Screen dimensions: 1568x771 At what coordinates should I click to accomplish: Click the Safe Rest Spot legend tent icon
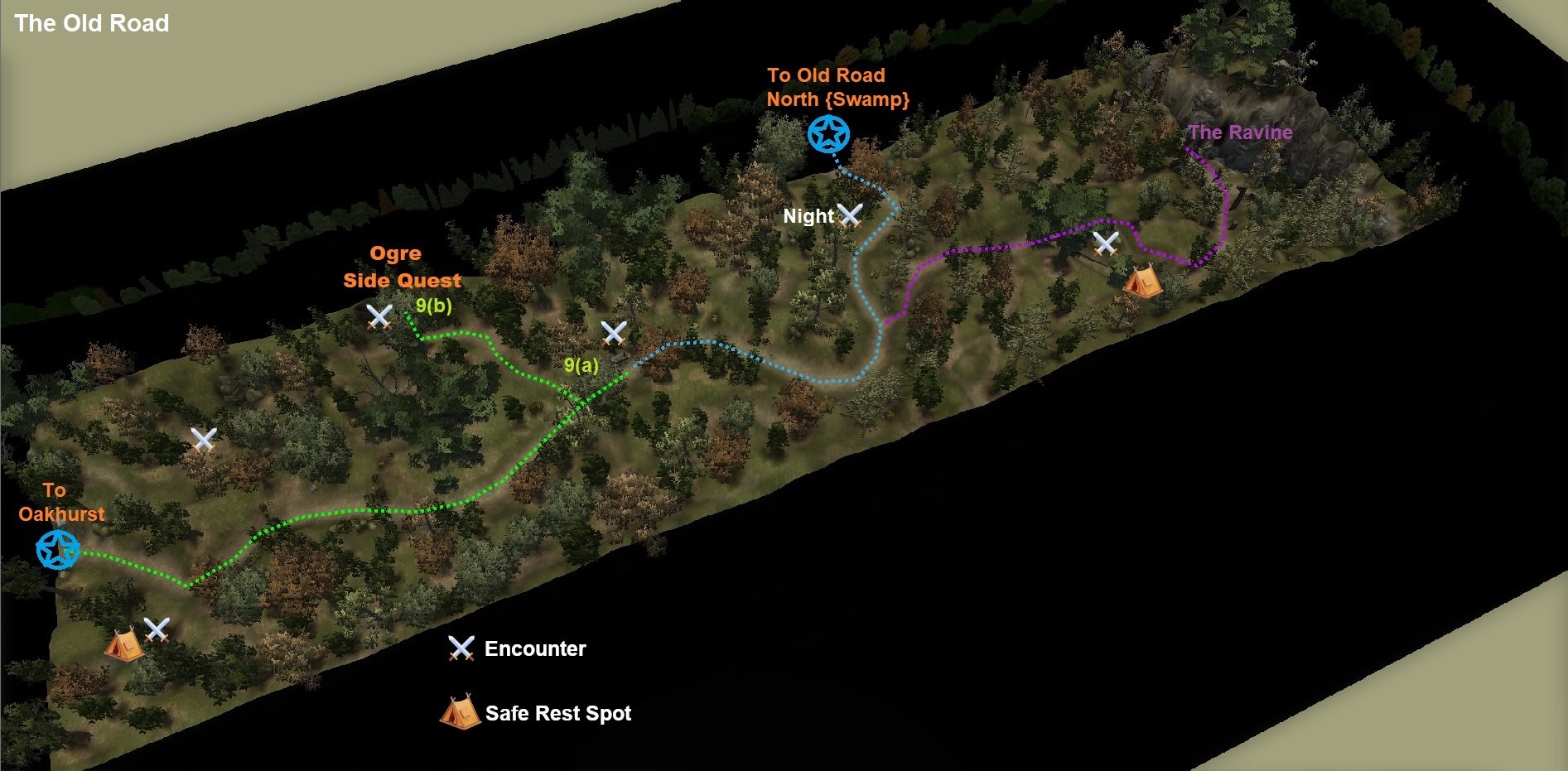pos(460,711)
